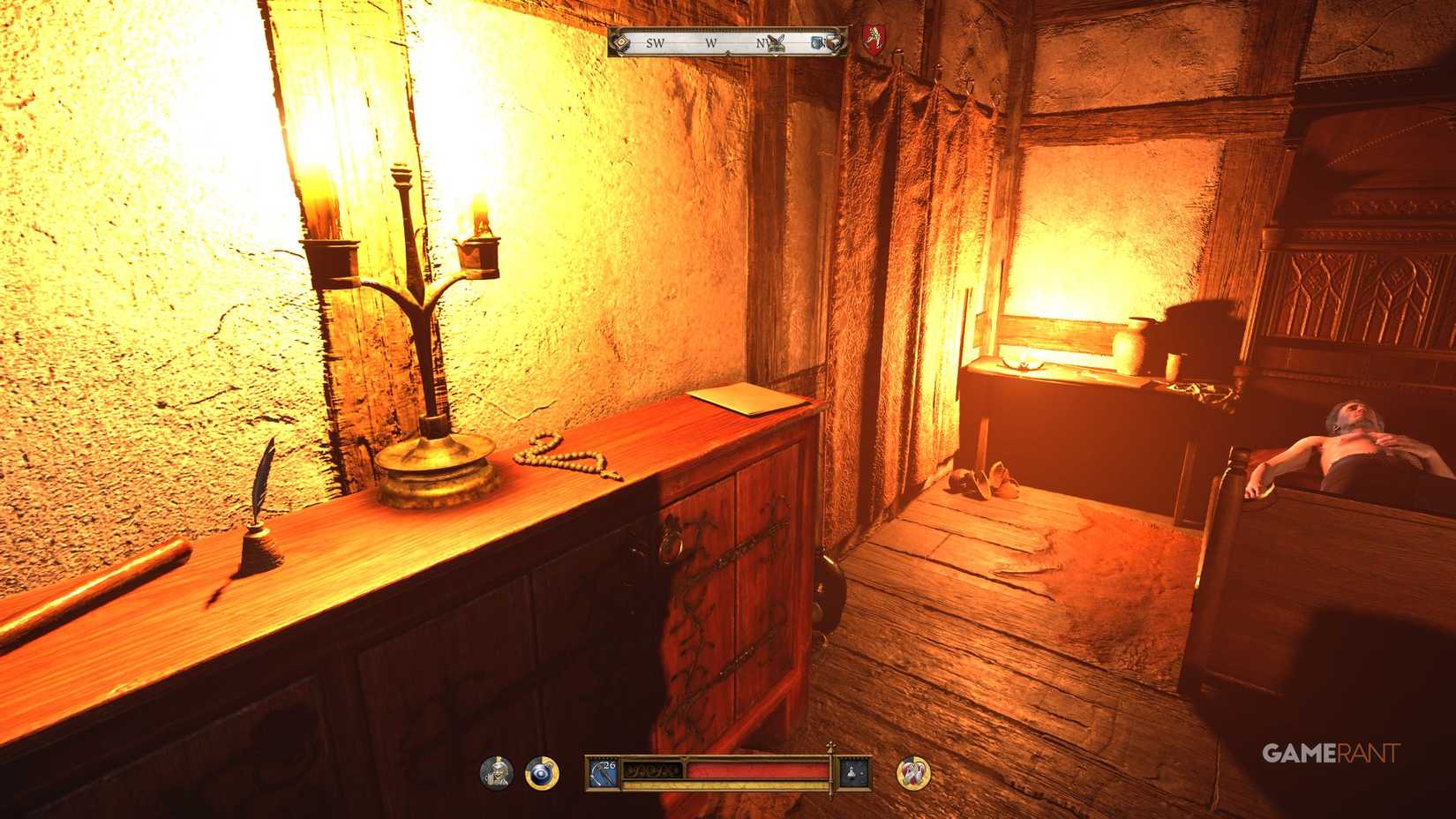This screenshot has width=1456, height=819.
Task: Select the W heading on the compass
Action: point(711,42)
